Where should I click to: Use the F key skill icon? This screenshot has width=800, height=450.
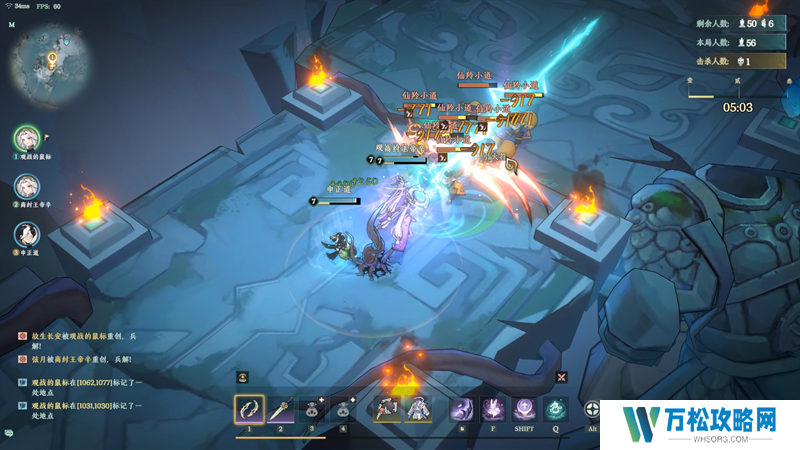click(493, 409)
